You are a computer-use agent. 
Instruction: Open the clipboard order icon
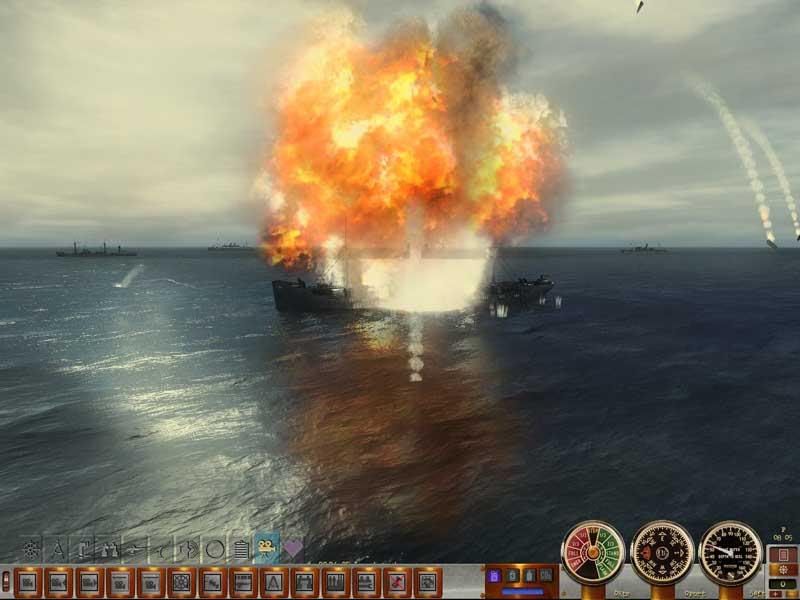pyautogui.click(x=240, y=549)
